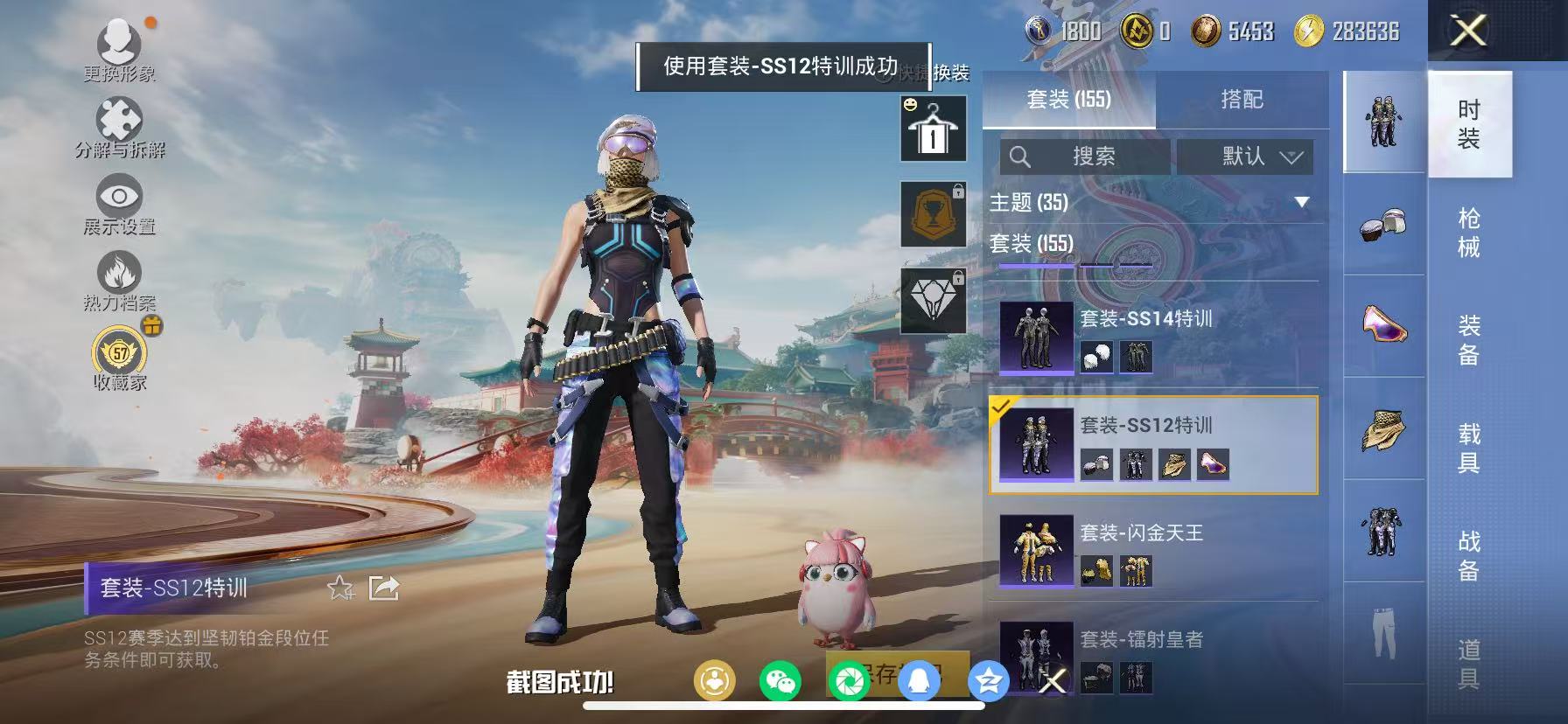Open the 枪械 category tab
Viewport: 1568px width, 724px height.
pos(1468,229)
